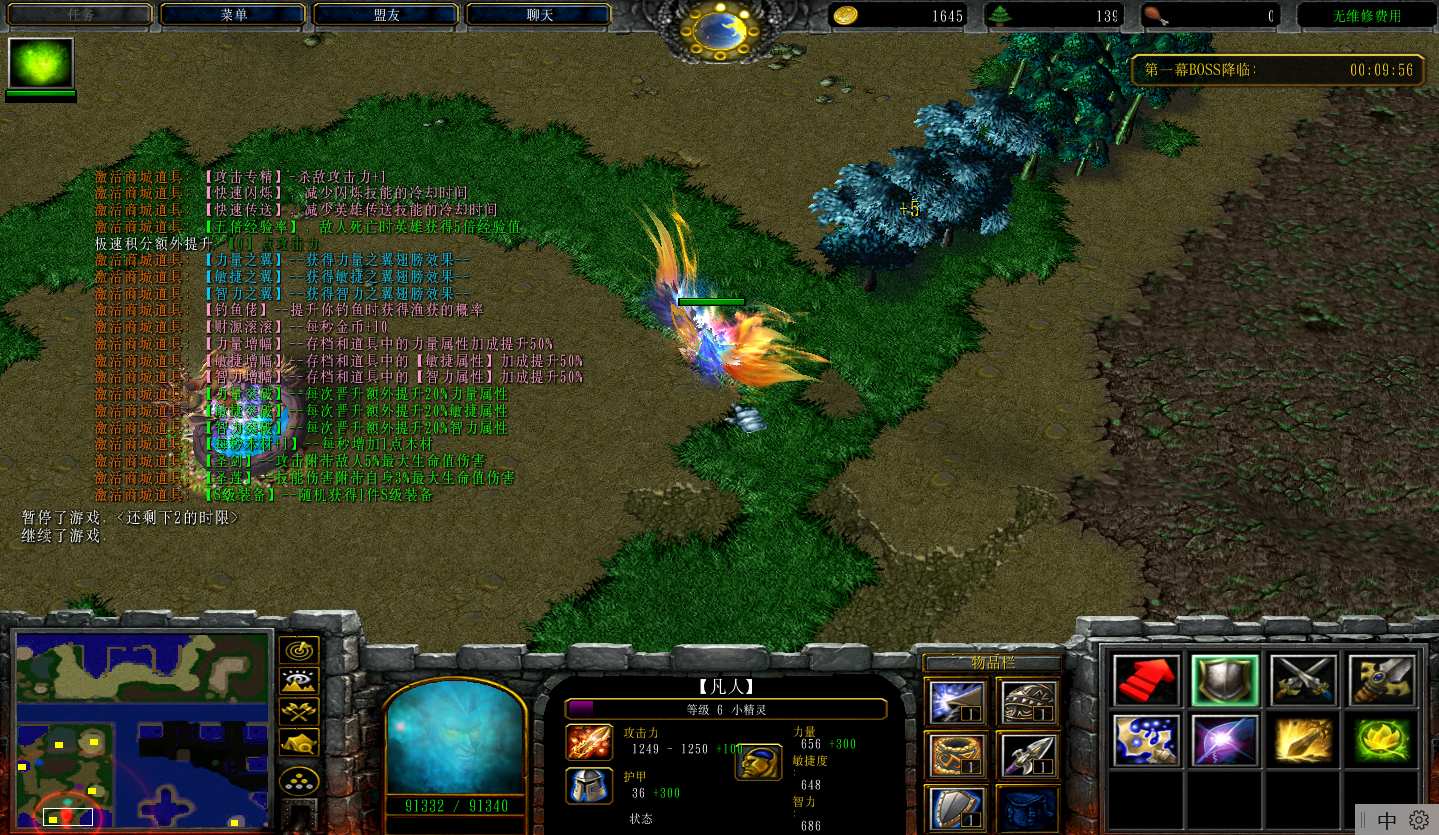This screenshot has height=835, width=1439.
Task: Use the ring item in inventory
Action: tap(955, 755)
